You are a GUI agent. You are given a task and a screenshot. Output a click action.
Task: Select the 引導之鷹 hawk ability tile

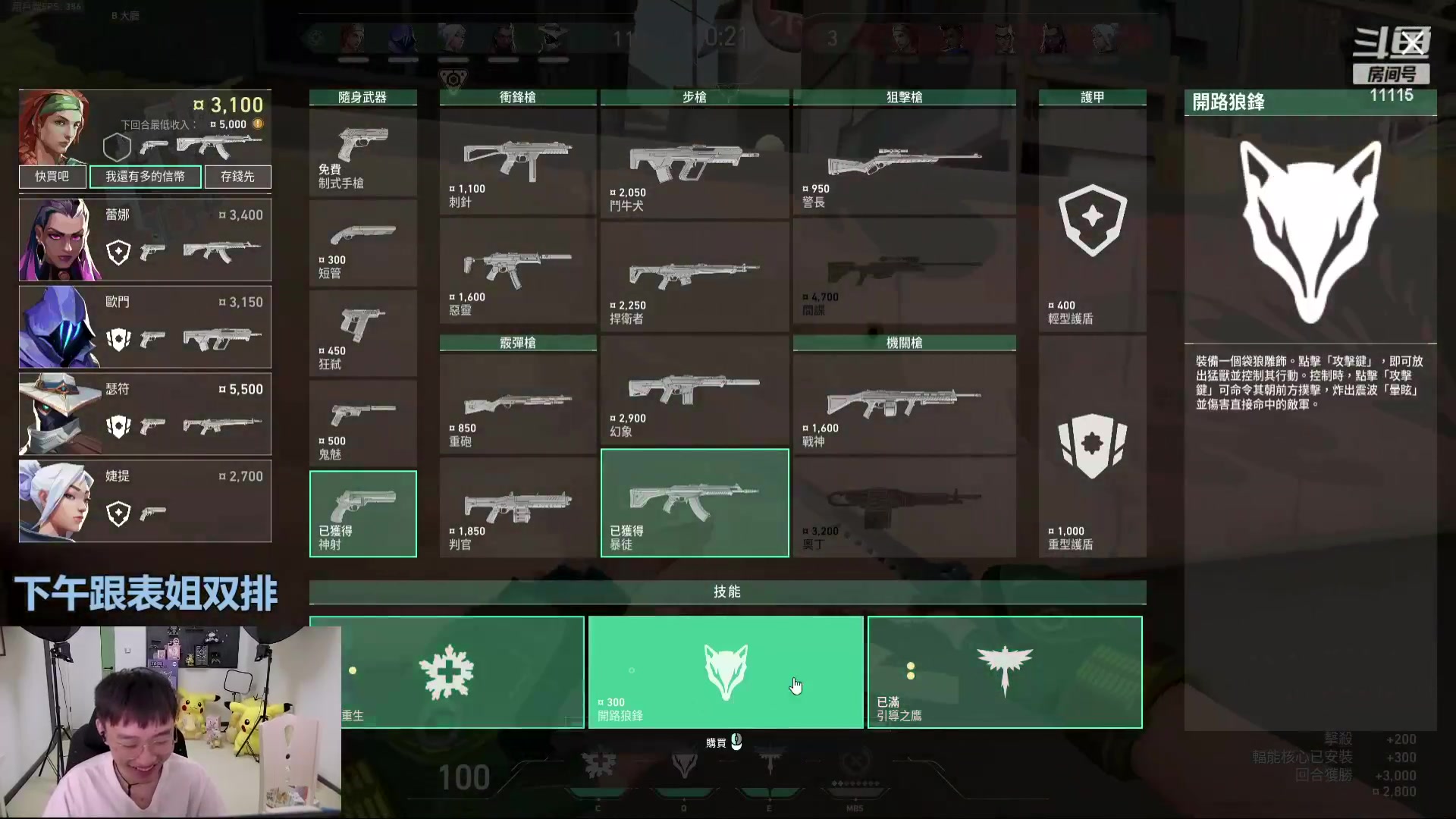click(1005, 672)
